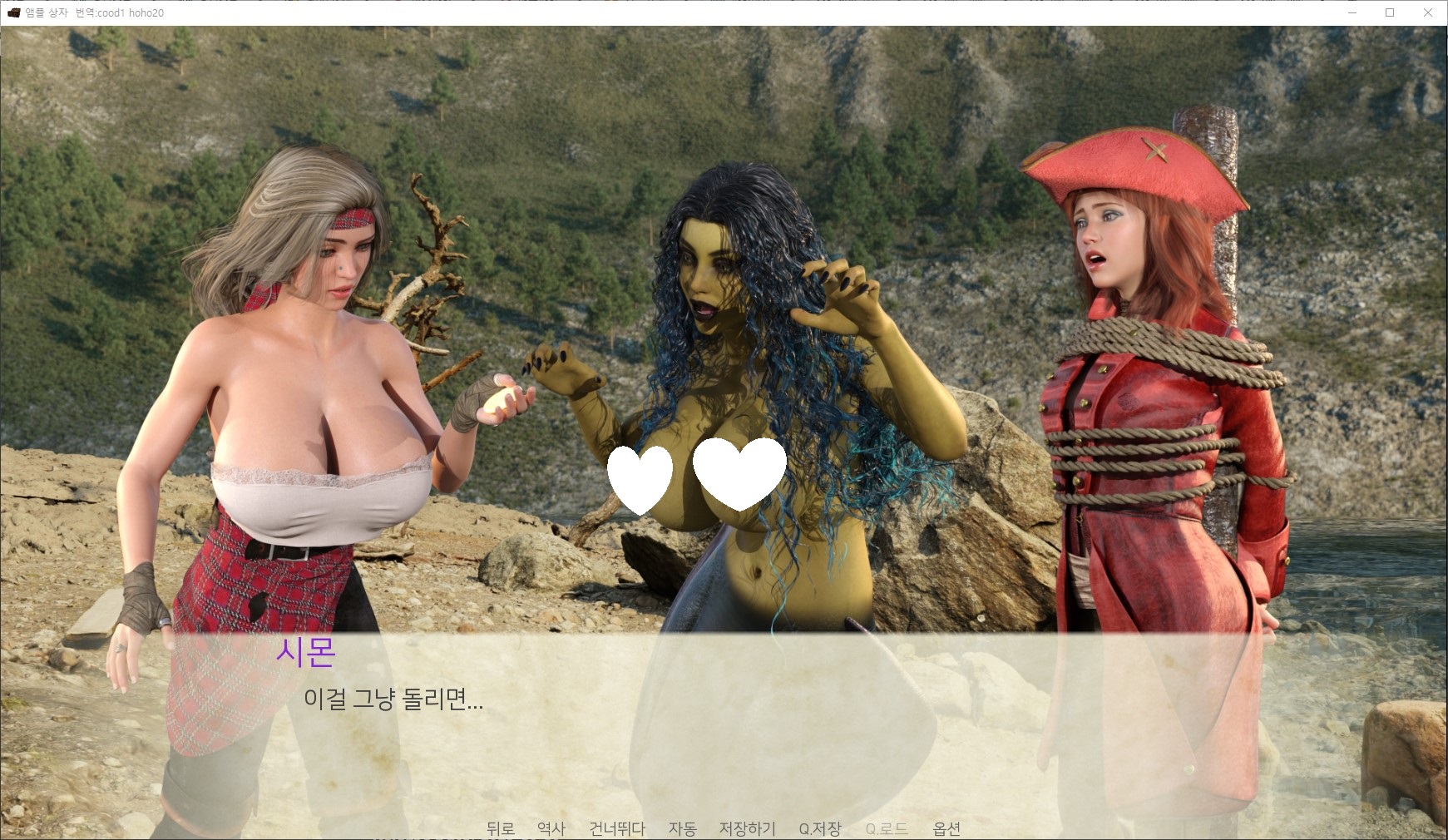This screenshot has height=840, width=1448.
Task: Quick load with Q.로드
Action: [x=886, y=828]
